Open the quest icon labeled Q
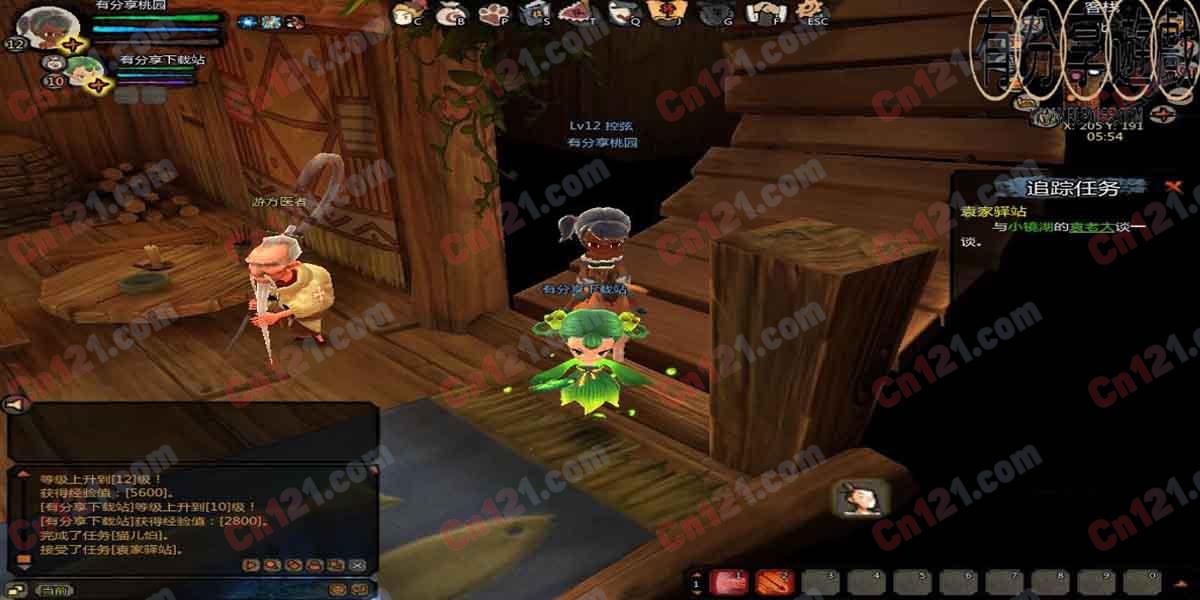 [x=623, y=13]
